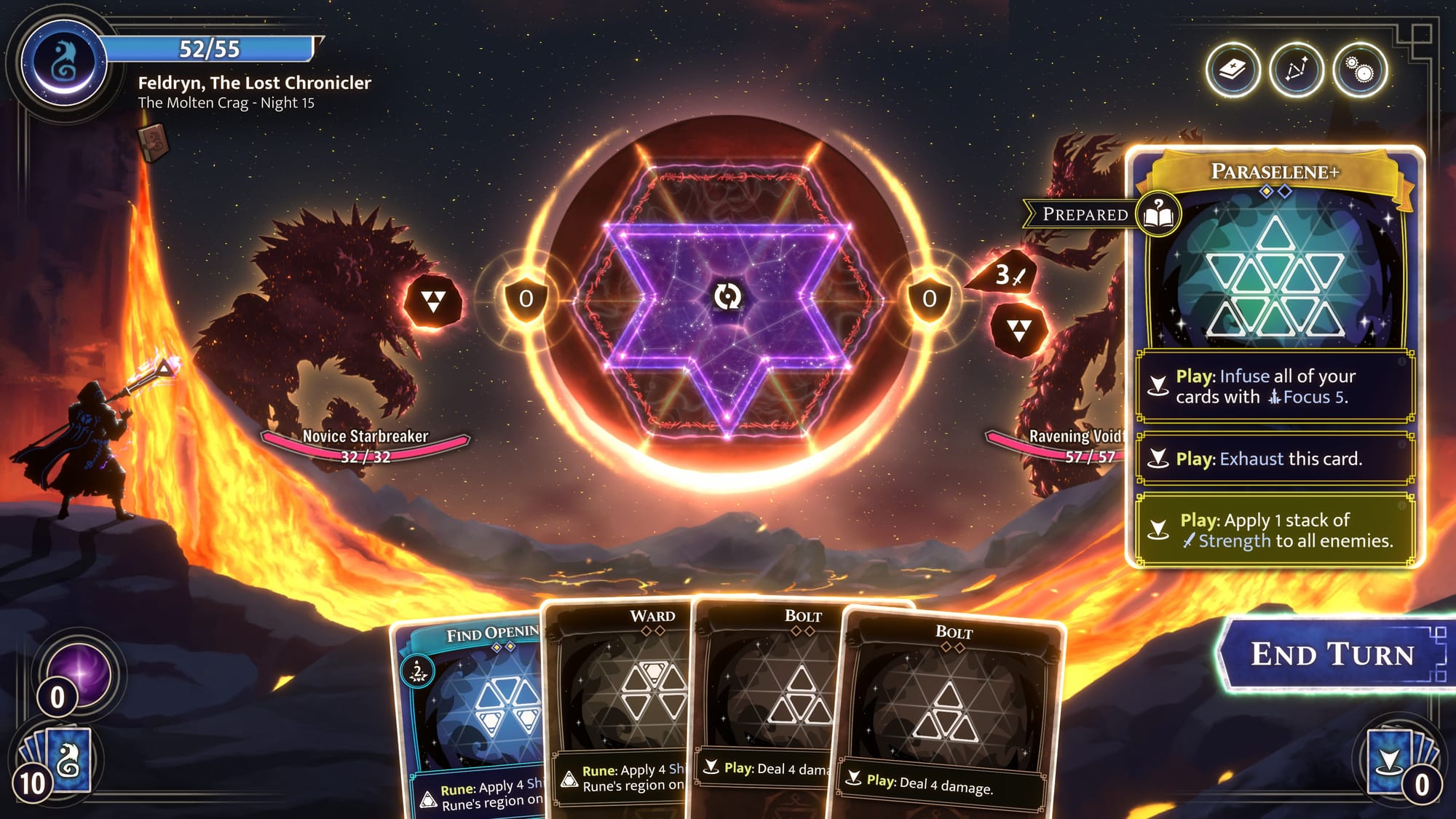This screenshot has width=1456, height=819.
Task: Click the rotate icon at the rune board center
Action: (x=727, y=296)
